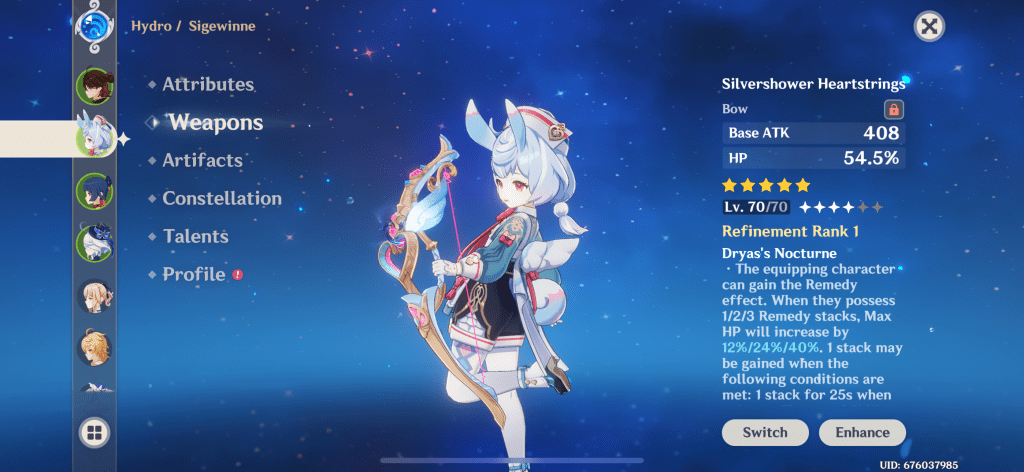Enhance Silvershower Heartstrings
This screenshot has height=472, width=1024.
pyautogui.click(x=862, y=433)
